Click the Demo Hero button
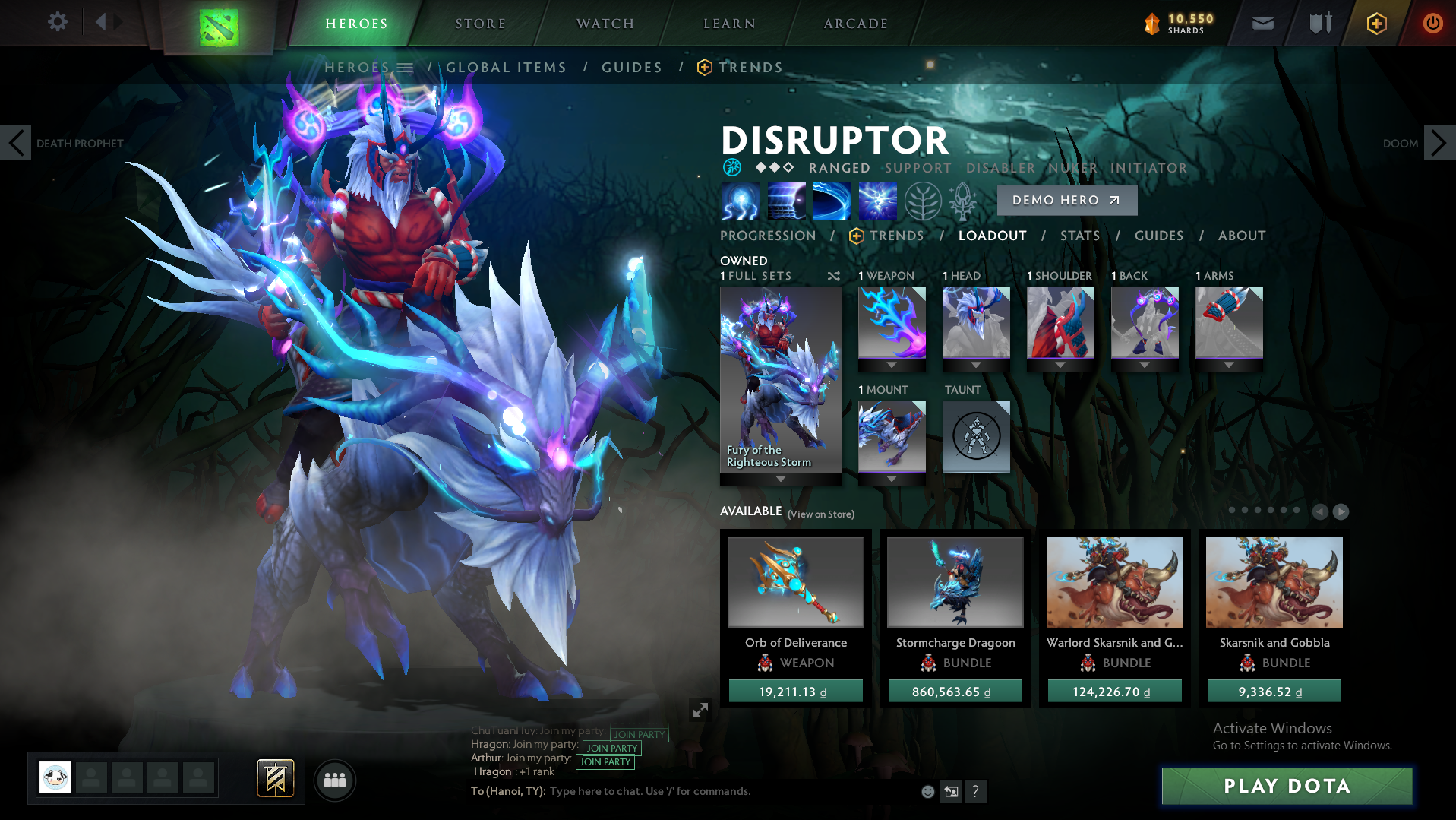 pyautogui.click(x=1066, y=200)
